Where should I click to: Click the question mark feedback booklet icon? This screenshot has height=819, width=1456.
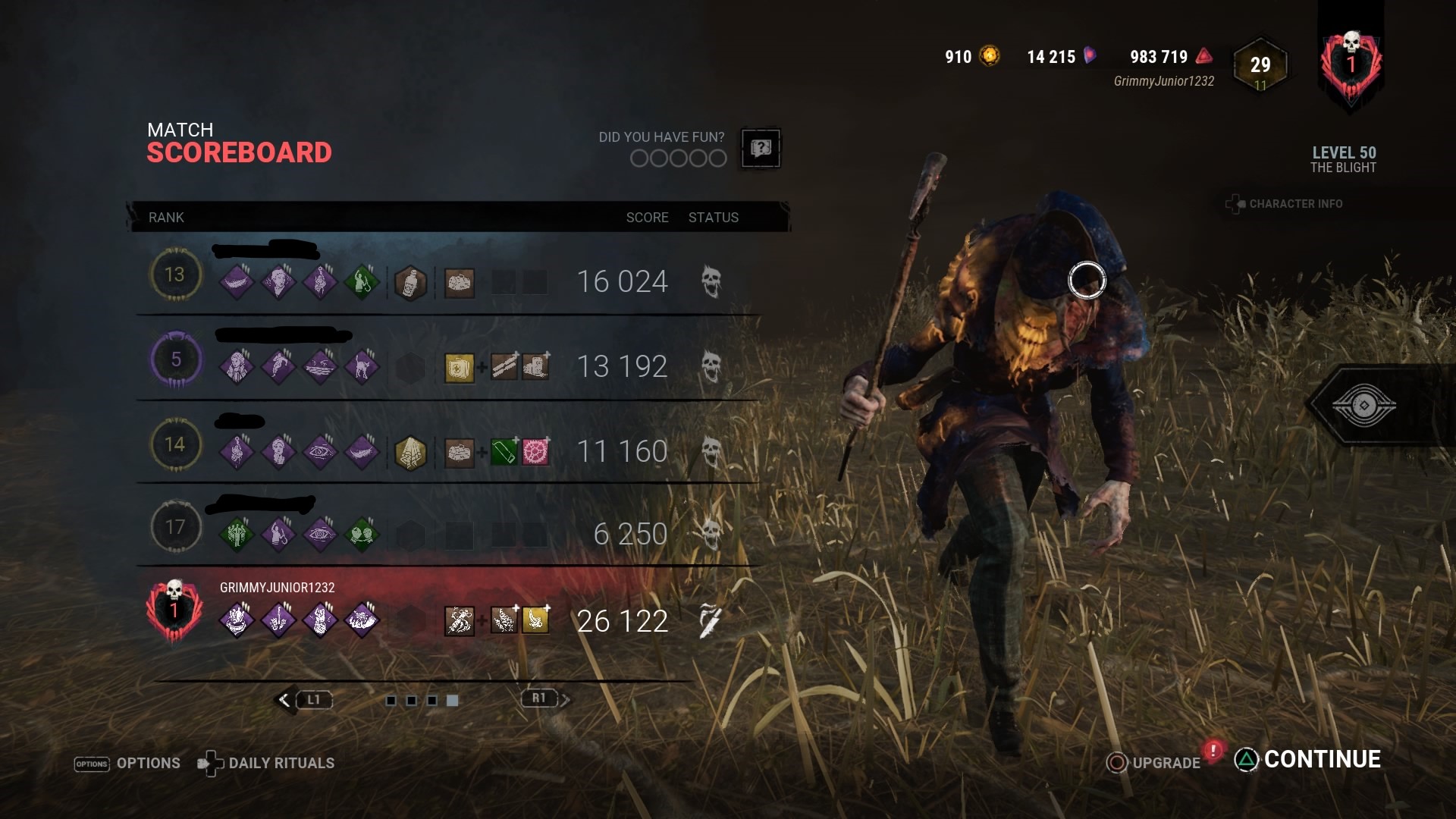tap(759, 148)
